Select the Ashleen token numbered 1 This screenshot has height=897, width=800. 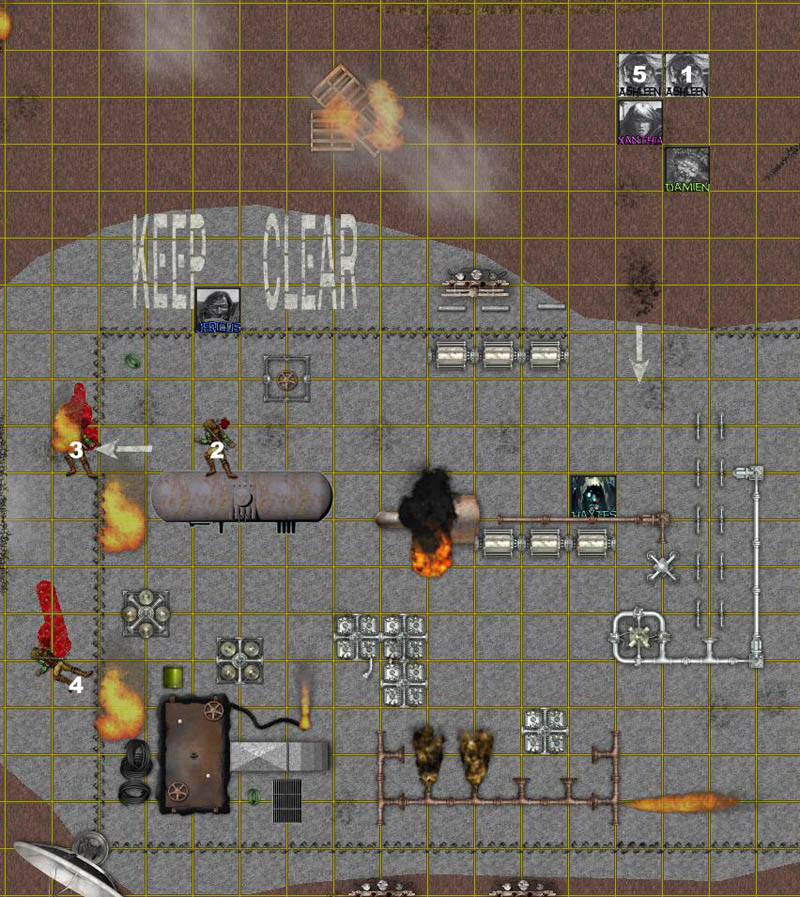pos(686,75)
